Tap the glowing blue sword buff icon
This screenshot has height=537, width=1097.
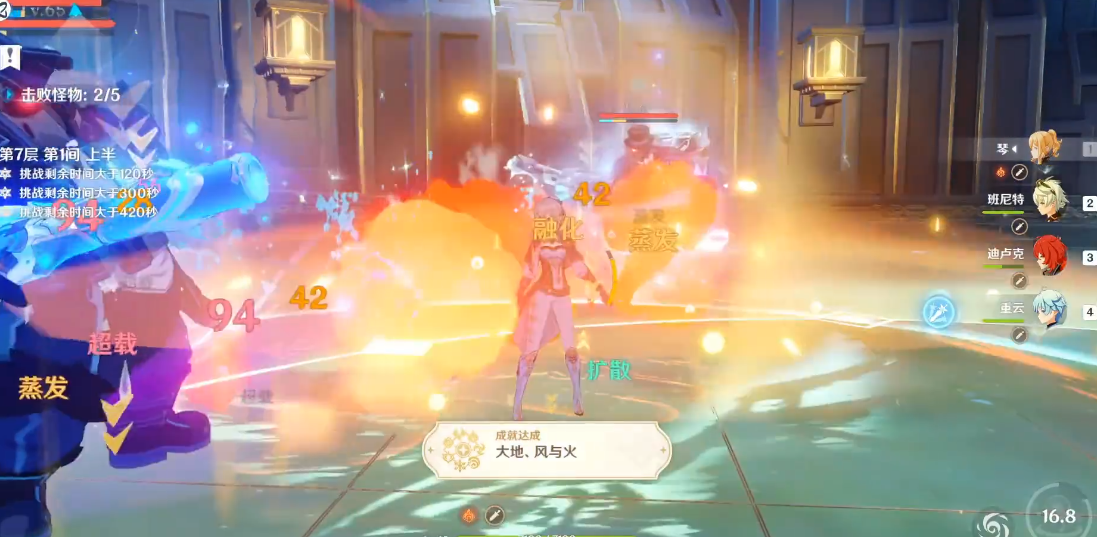938,312
